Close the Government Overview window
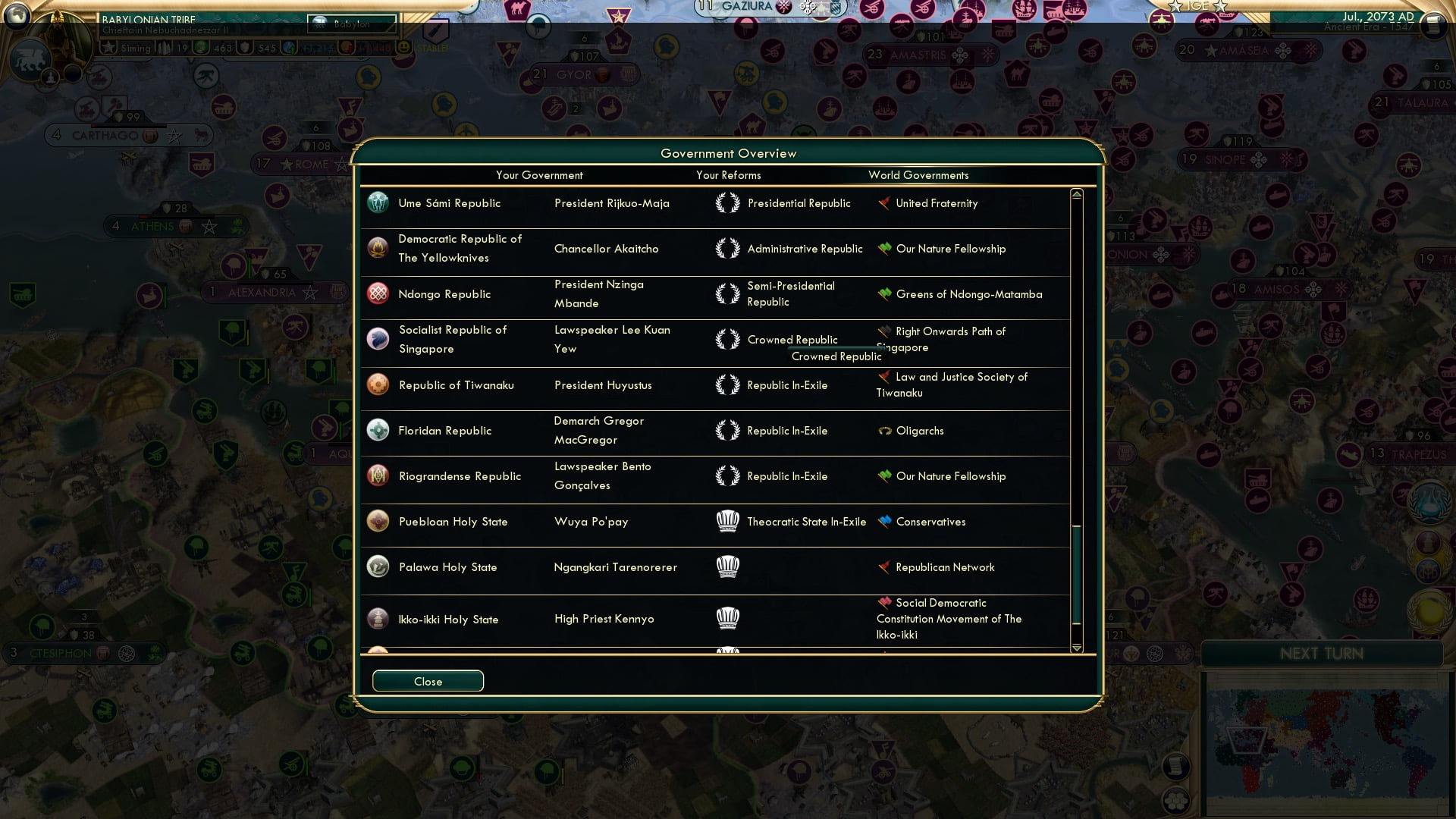The height and width of the screenshot is (819, 1456). pos(427,681)
